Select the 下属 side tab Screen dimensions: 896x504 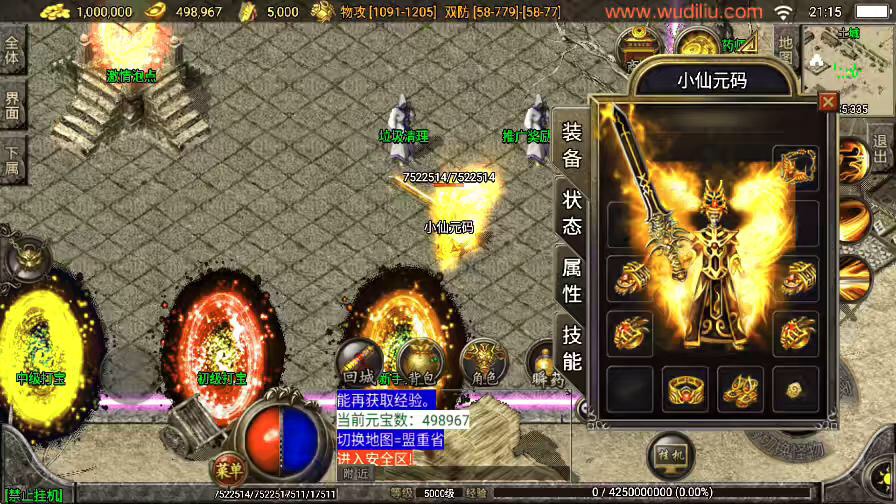12,158
